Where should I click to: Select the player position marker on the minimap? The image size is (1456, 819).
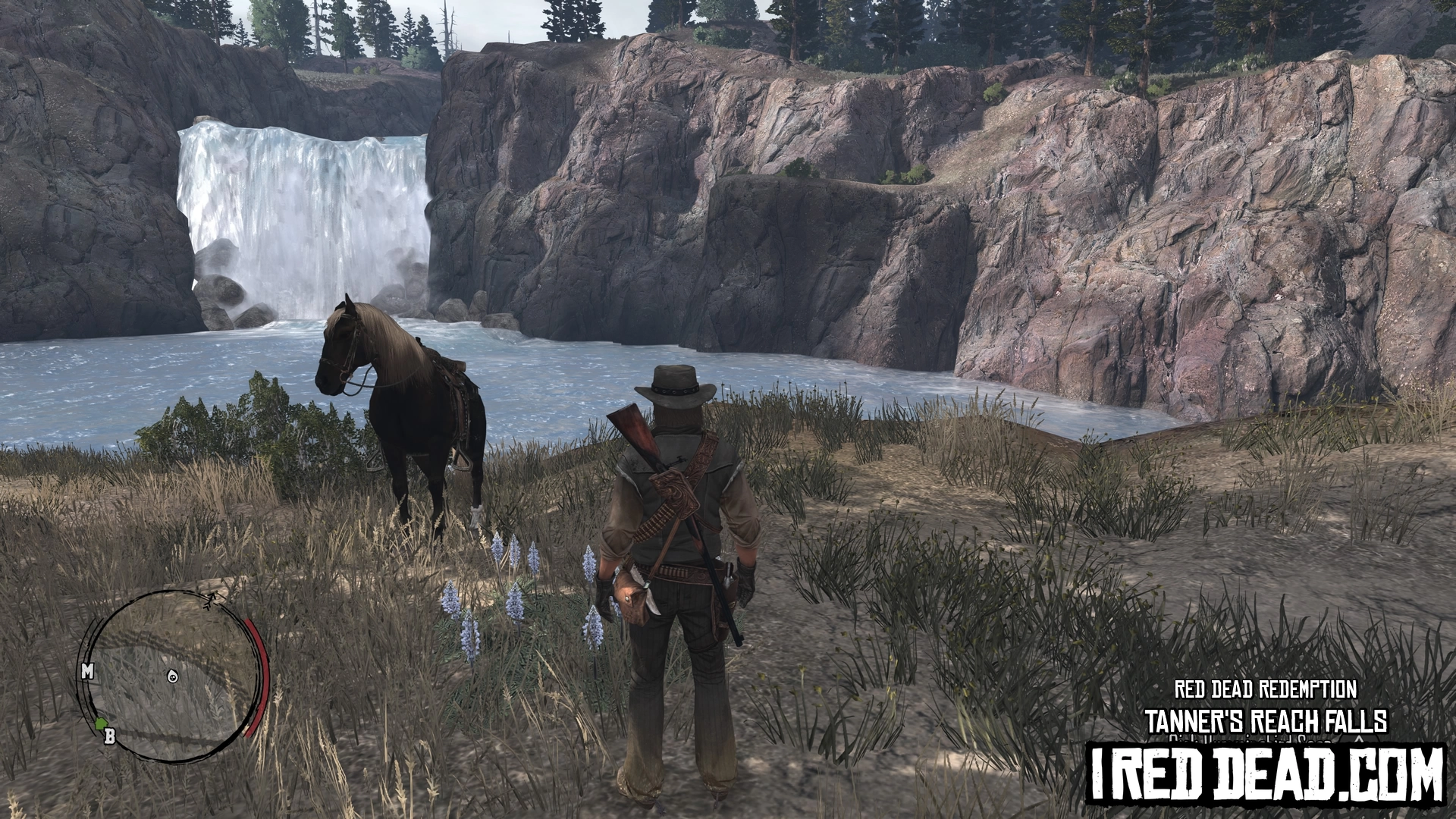pyautogui.click(x=174, y=676)
